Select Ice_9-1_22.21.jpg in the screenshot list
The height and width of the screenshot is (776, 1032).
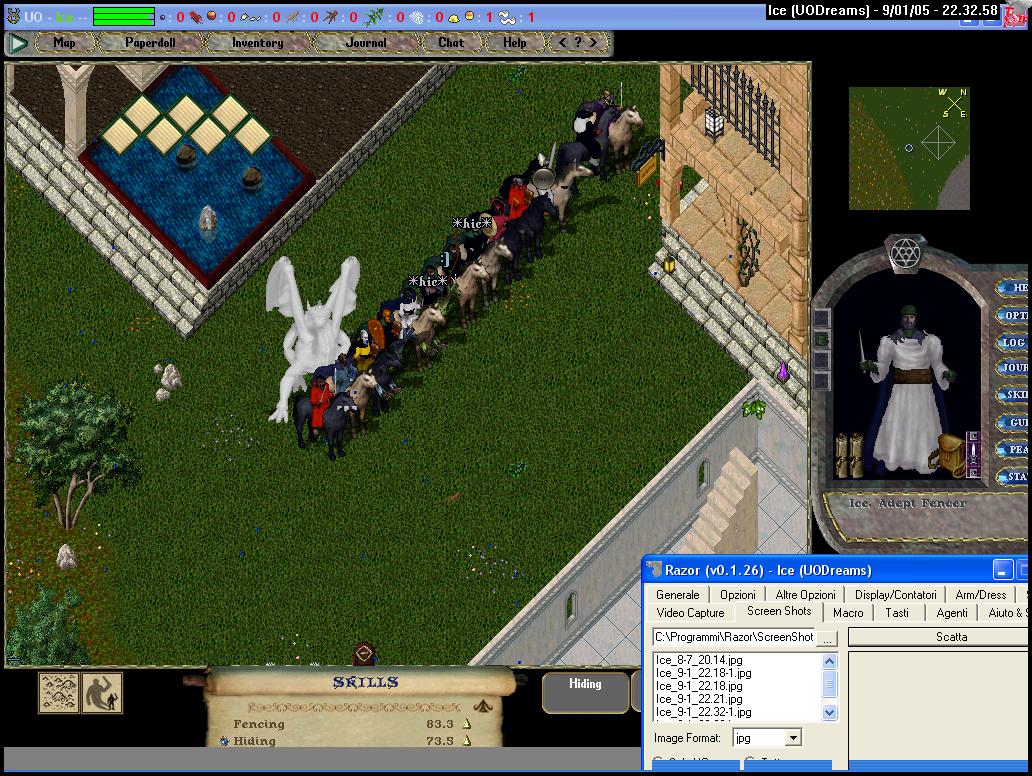(x=699, y=699)
